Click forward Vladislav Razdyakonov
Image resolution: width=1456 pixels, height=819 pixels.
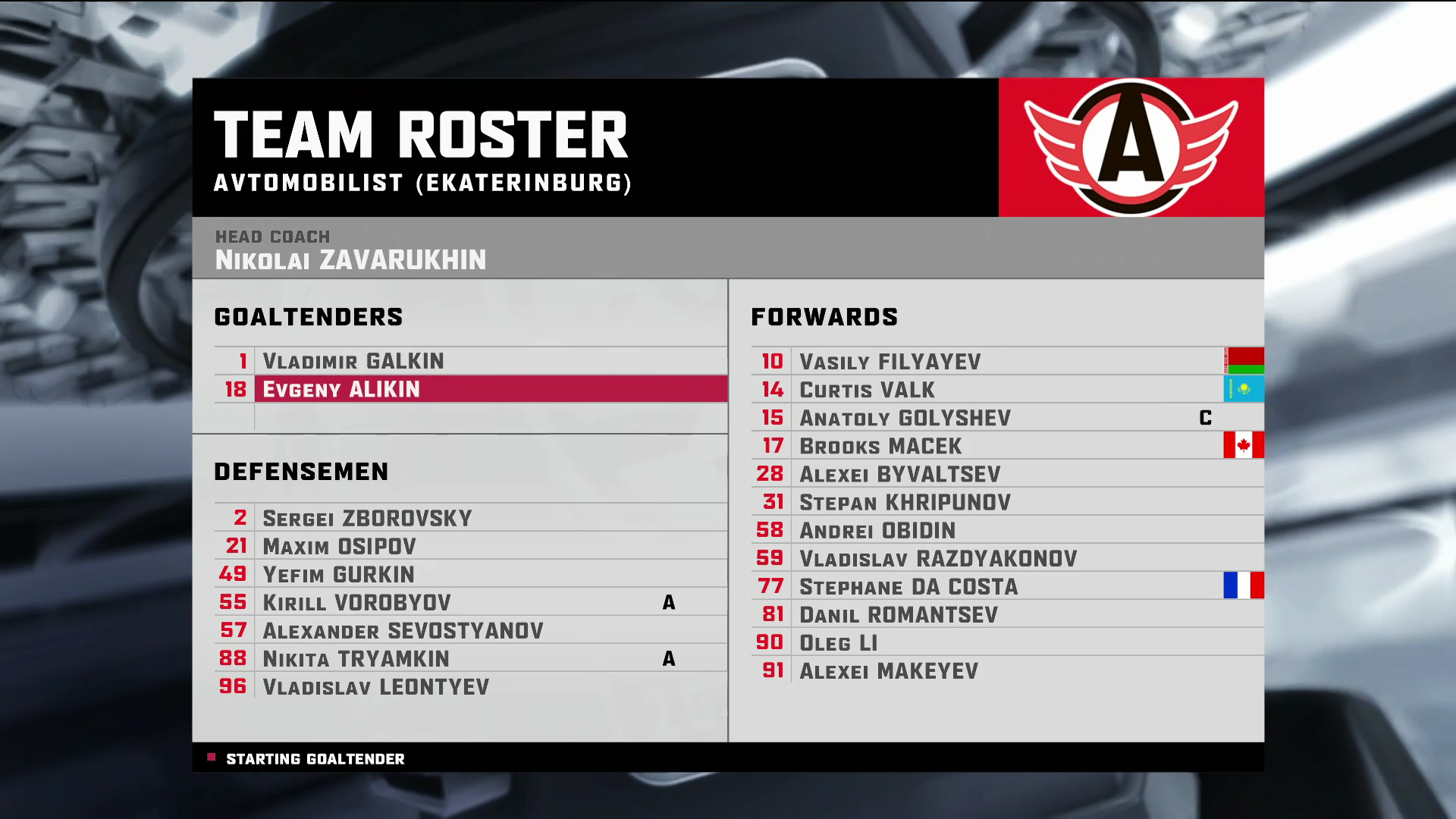[937, 558]
